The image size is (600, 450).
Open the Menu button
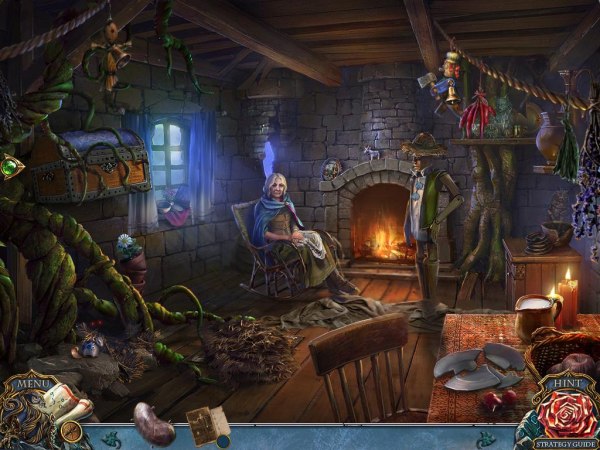pyautogui.click(x=32, y=380)
